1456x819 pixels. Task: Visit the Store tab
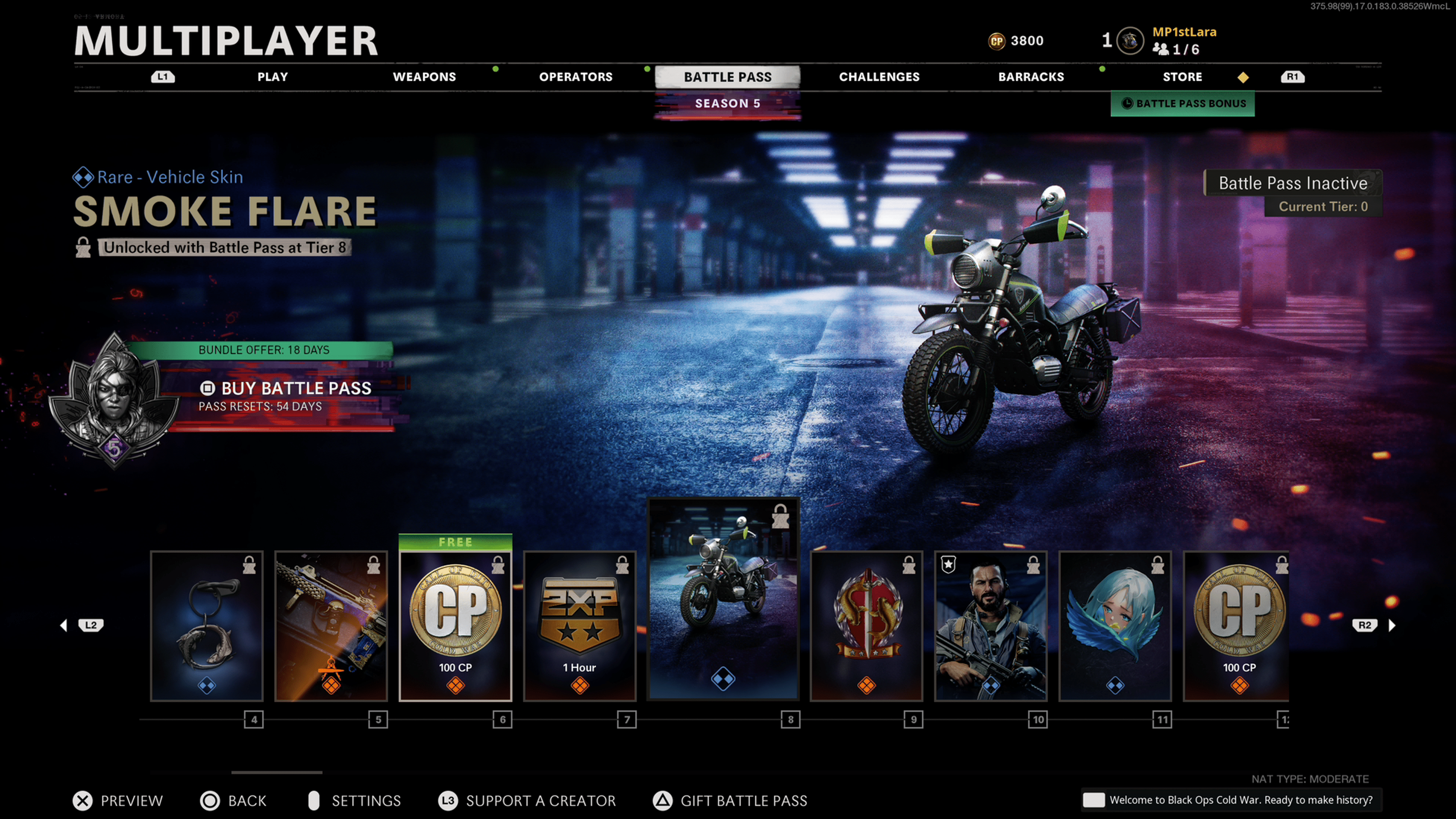click(x=1182, y=77)
